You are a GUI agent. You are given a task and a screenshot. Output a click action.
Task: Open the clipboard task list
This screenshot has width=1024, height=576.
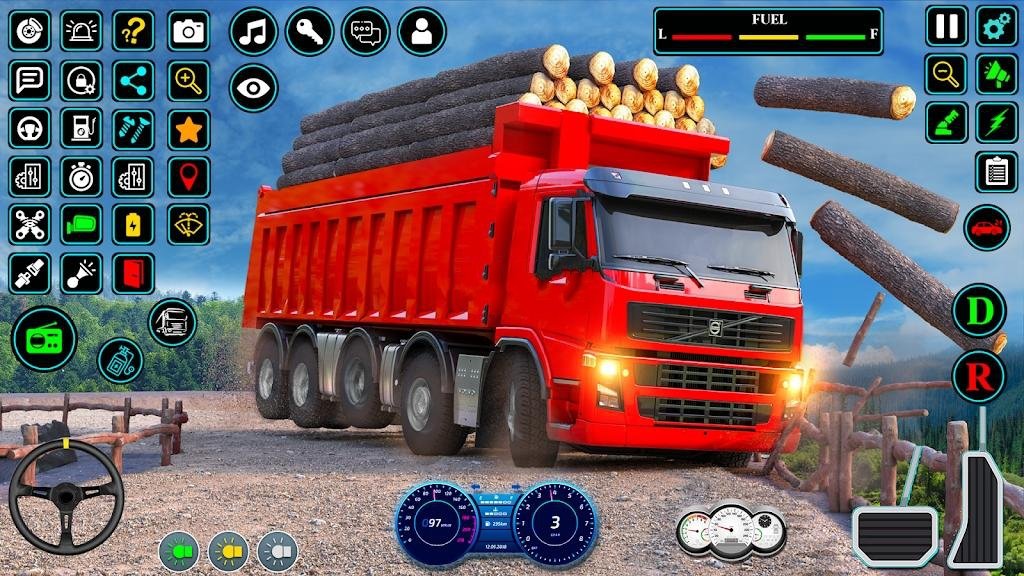996,171
